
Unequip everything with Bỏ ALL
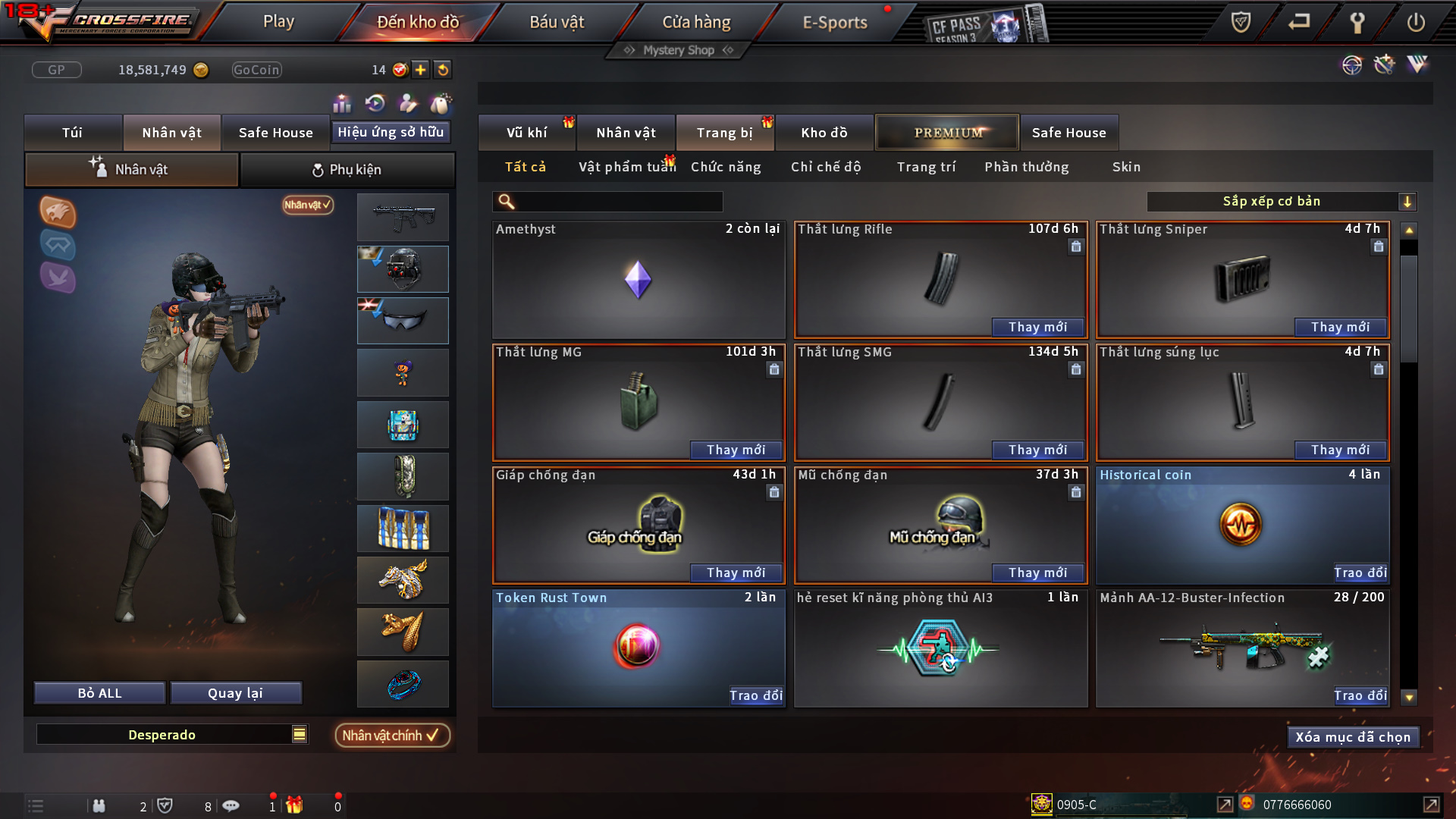click(x=99, y=693)
